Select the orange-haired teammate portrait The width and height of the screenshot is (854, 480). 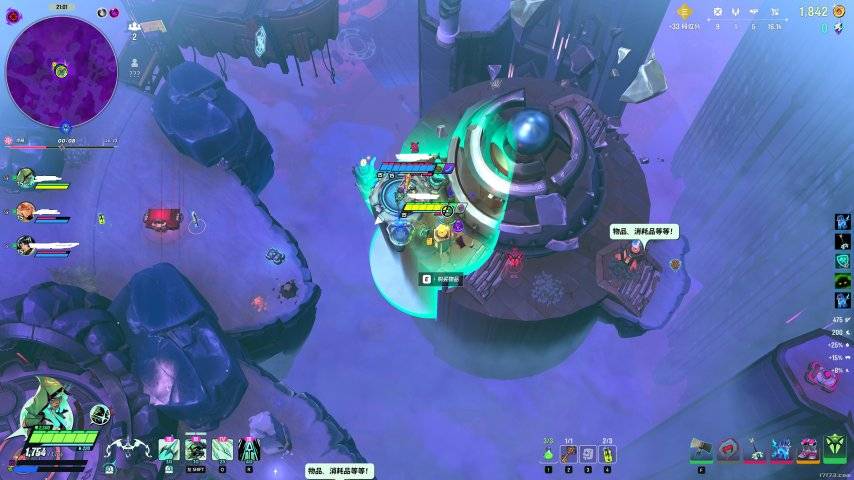[x=26, y=211]
